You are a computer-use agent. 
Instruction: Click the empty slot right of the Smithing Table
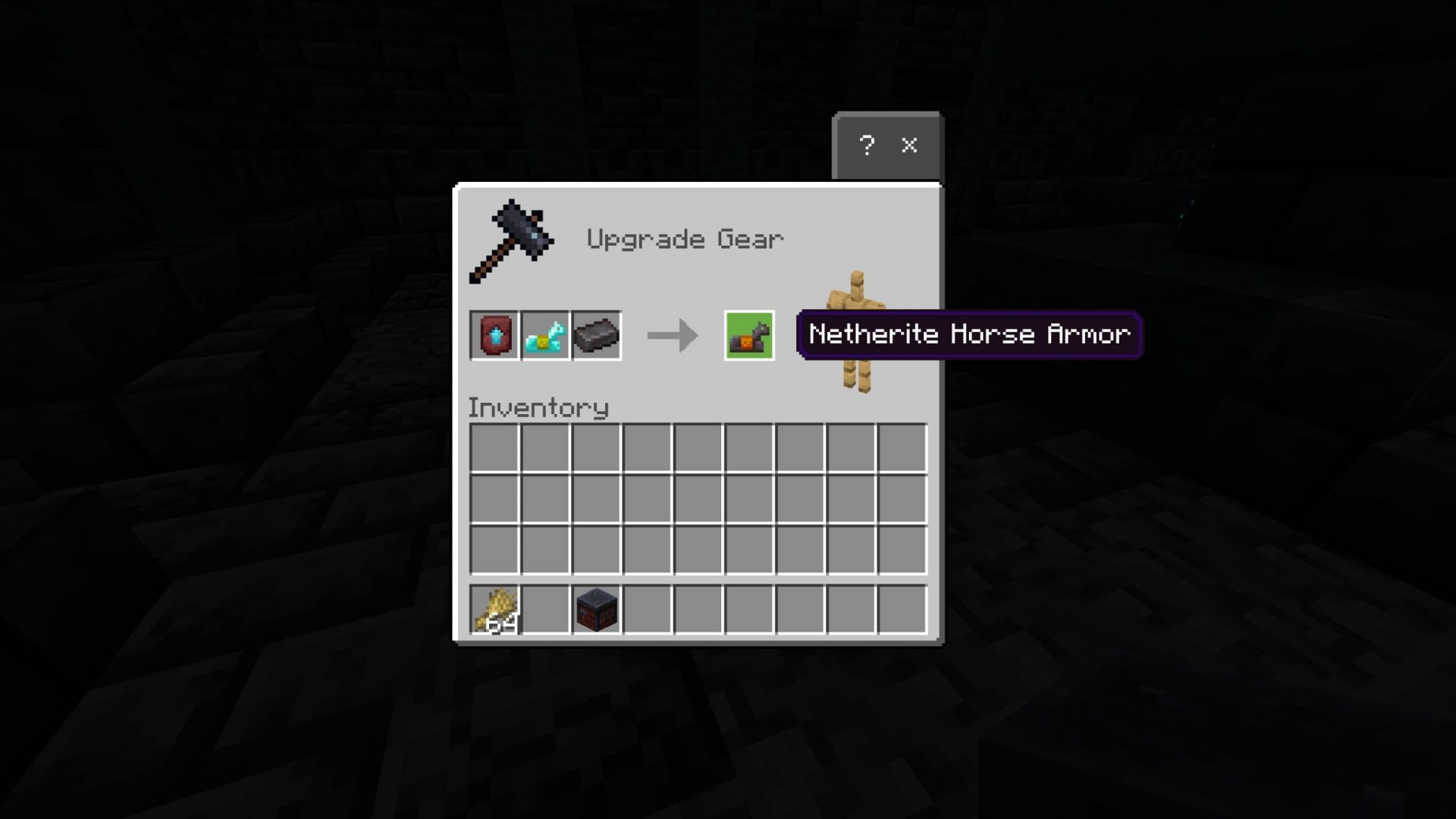(649, 610)
